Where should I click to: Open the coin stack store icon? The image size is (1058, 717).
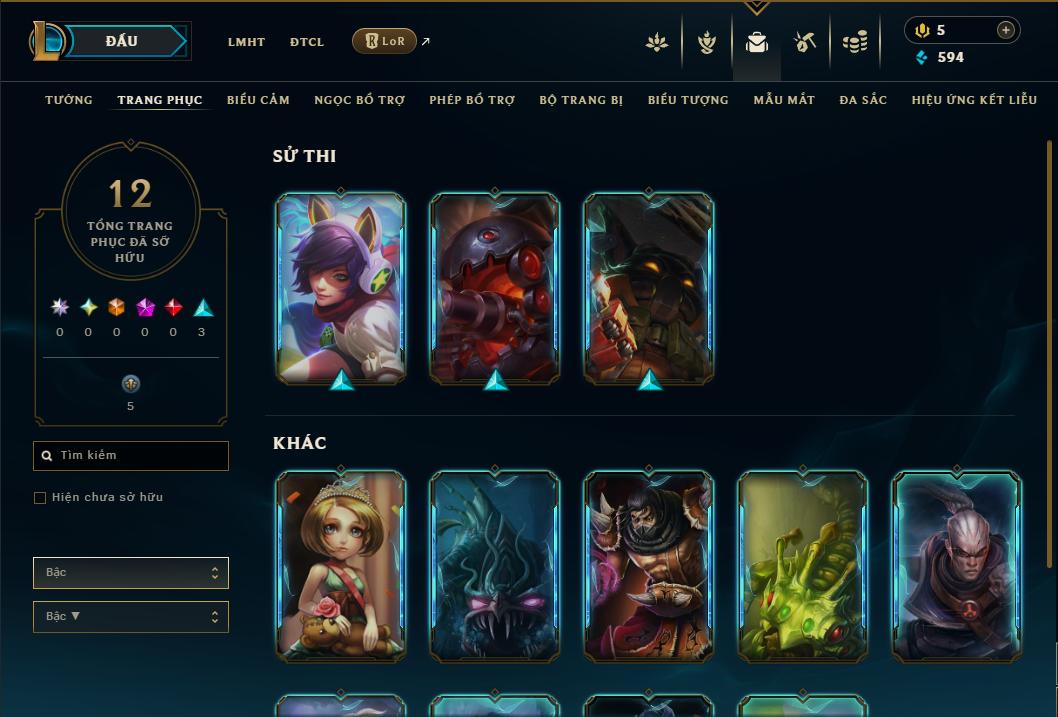(x=854, y=42)
